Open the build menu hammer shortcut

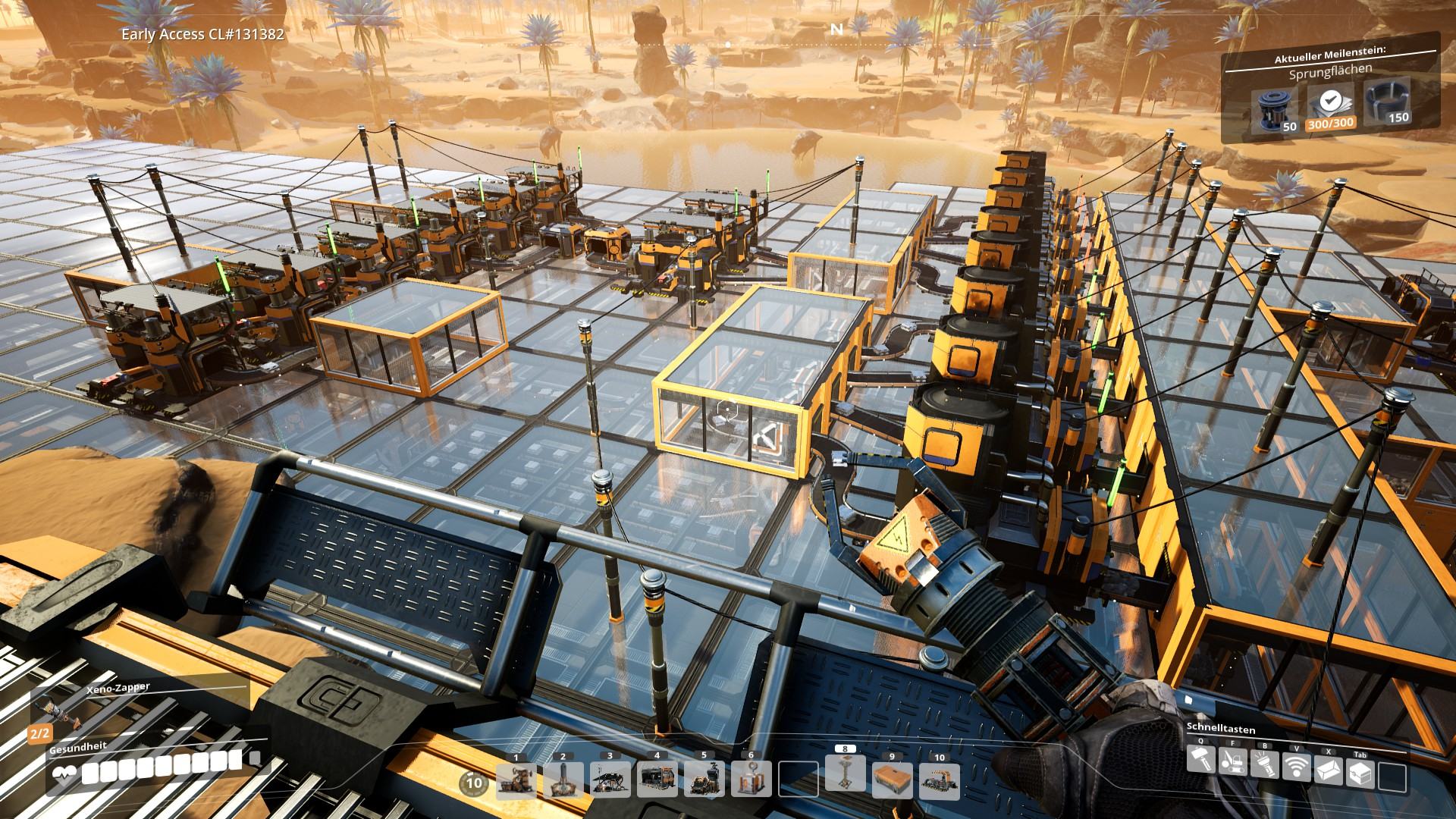pos(1200,758)
